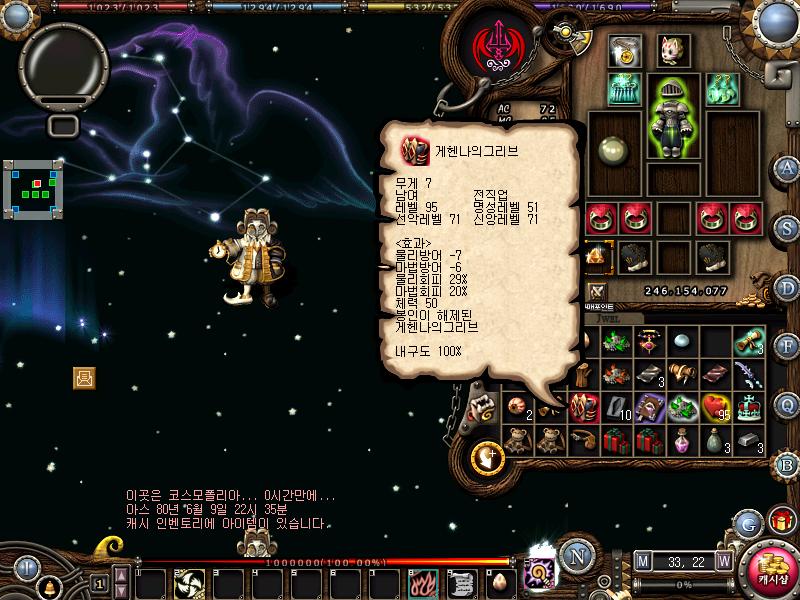Click the round S side button
Viewport: 800px width, 600px height.
(x=787, y=226)
